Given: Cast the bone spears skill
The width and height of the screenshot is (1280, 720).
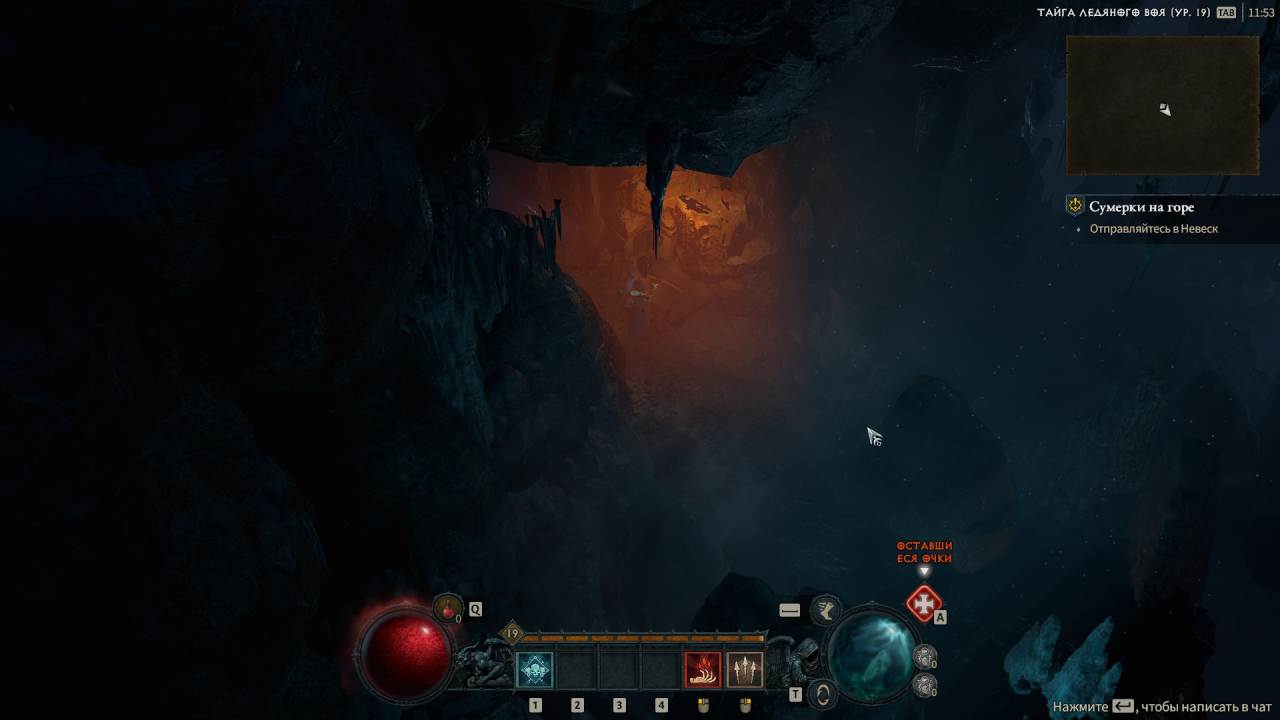Looking at the screenshot, I should coord(744,669).
